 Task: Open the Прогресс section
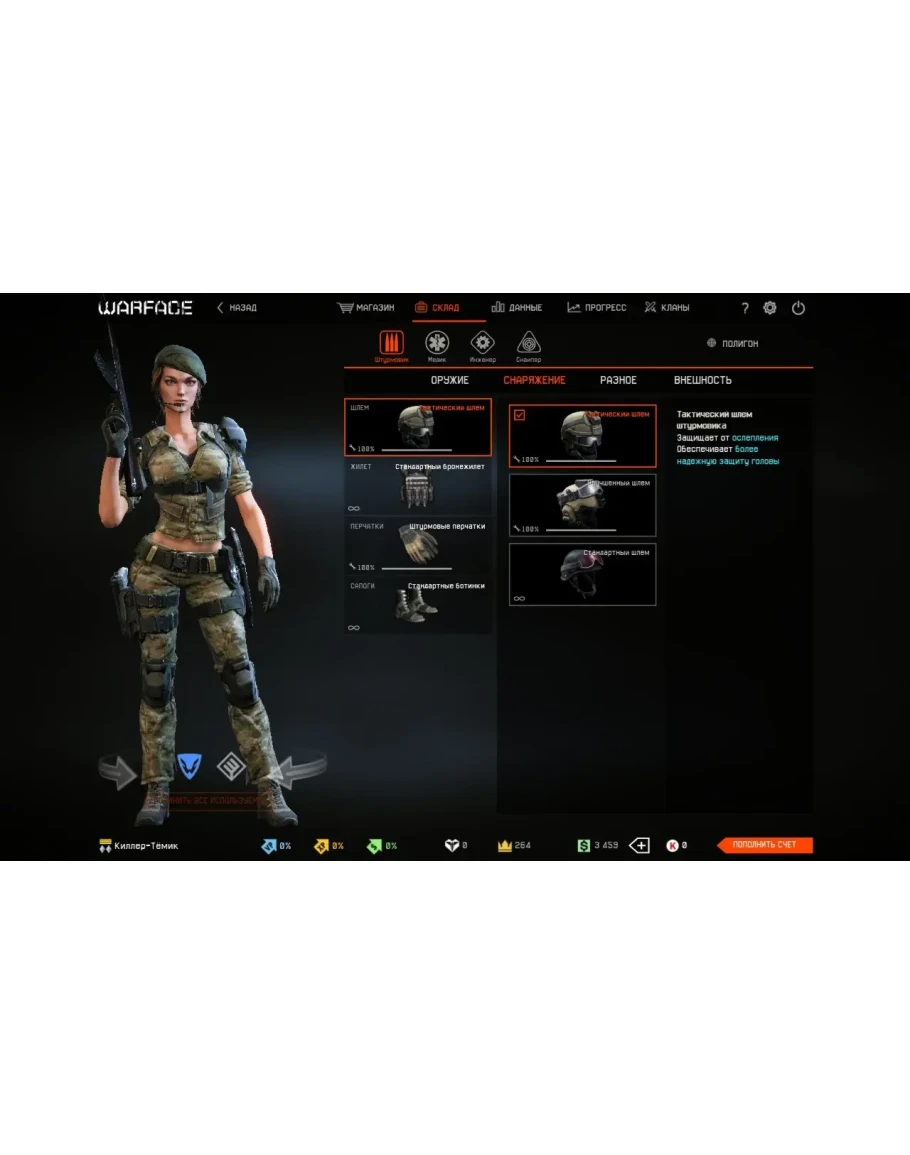point(597,308)
